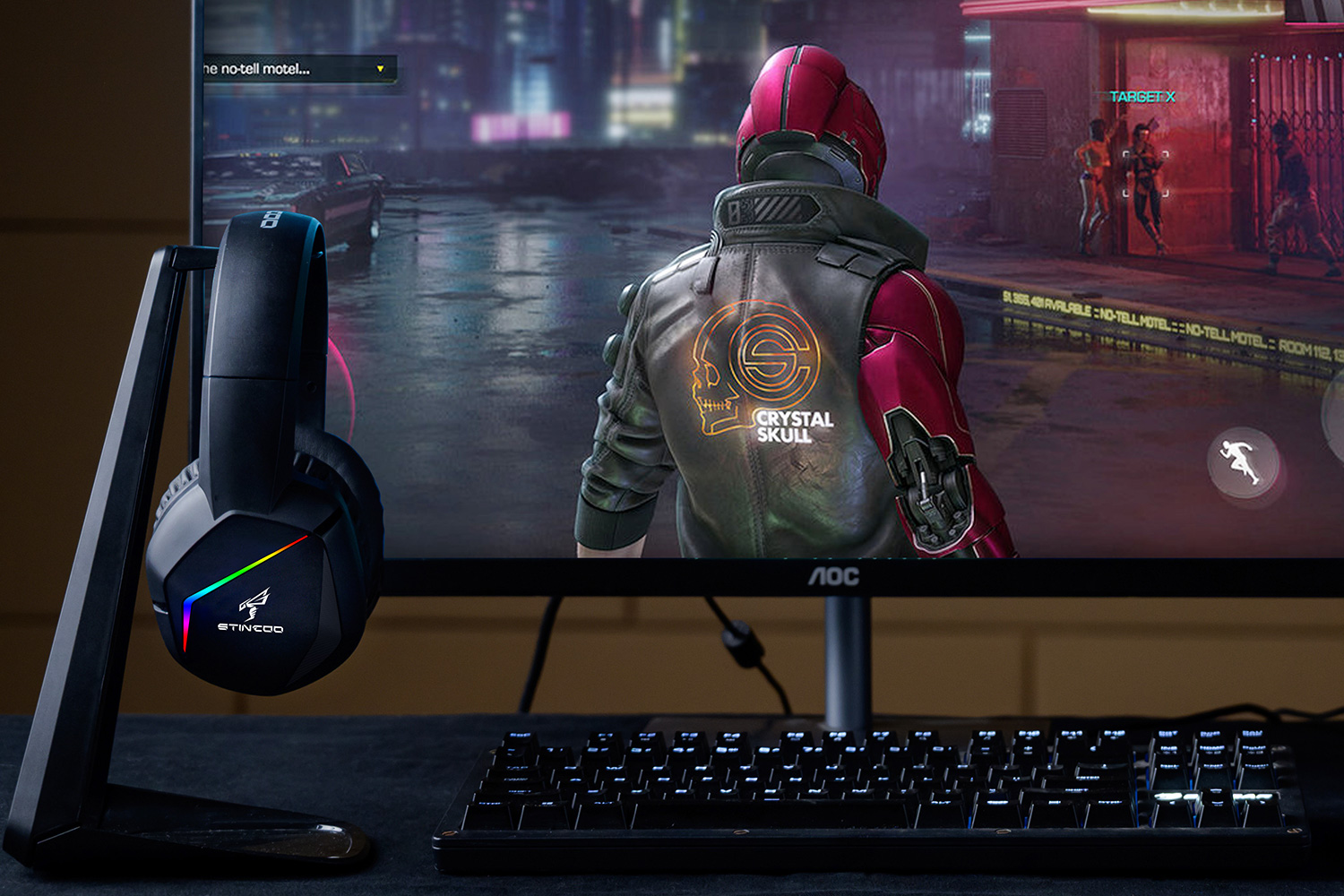
Task: Tap the running figure sprint button
Action: pos(1242,462)
